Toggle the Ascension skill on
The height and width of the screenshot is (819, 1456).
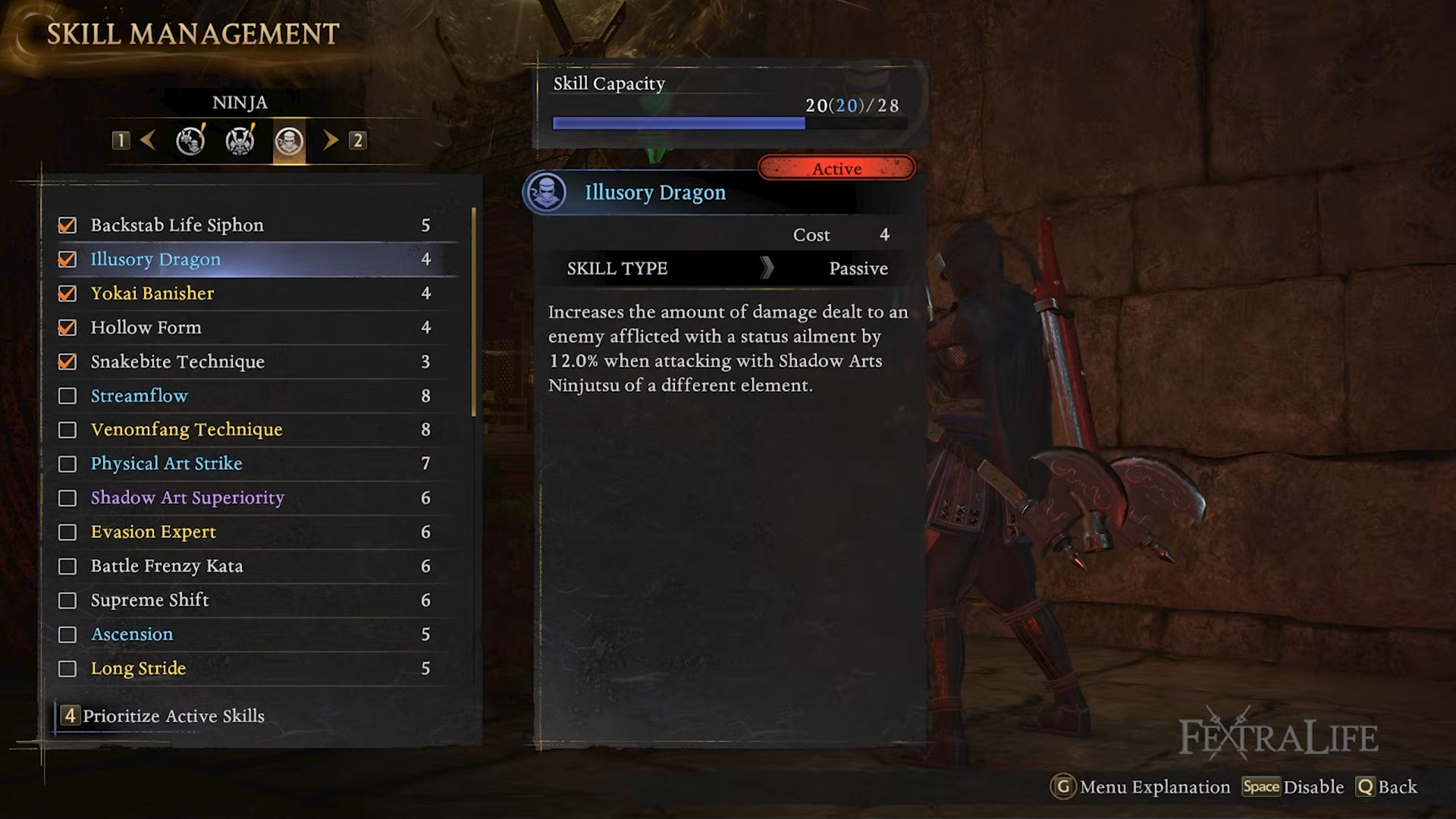click(67, 635)
